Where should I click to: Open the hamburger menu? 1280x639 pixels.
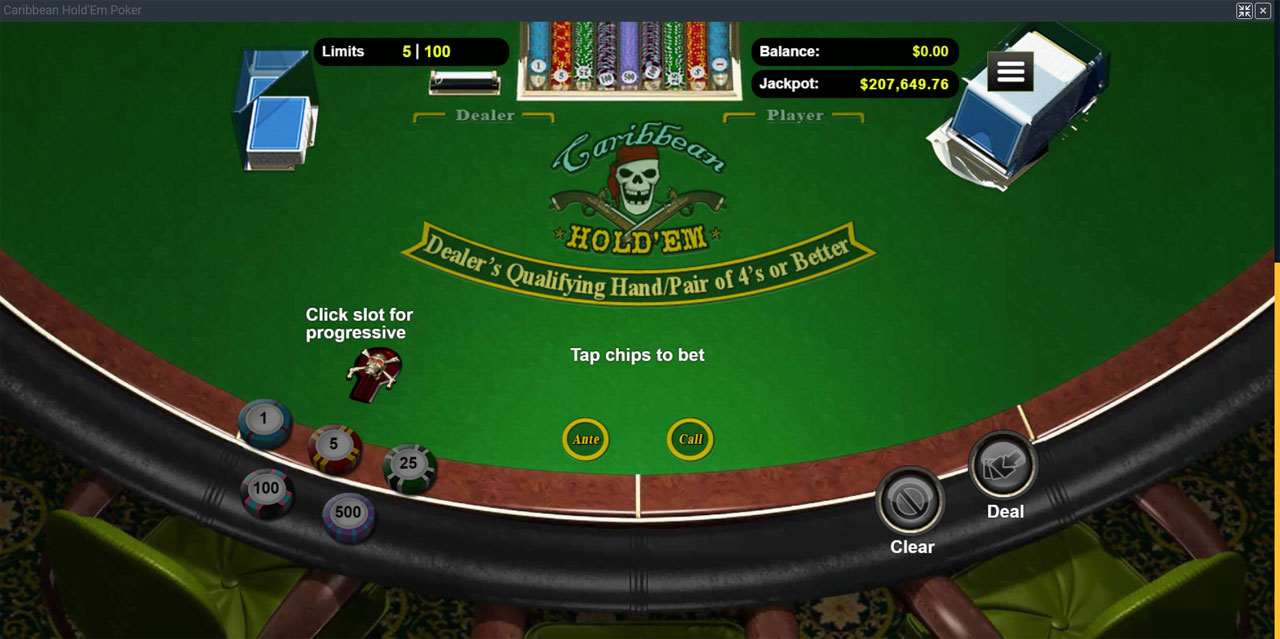[x=1010, y=72]
